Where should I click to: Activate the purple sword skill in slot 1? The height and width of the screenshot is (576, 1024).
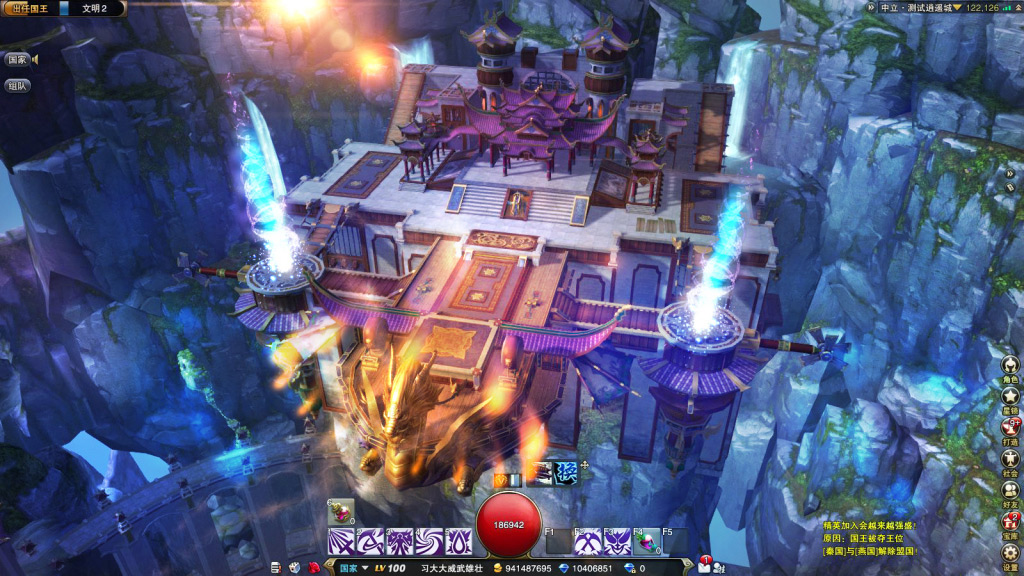341,541
